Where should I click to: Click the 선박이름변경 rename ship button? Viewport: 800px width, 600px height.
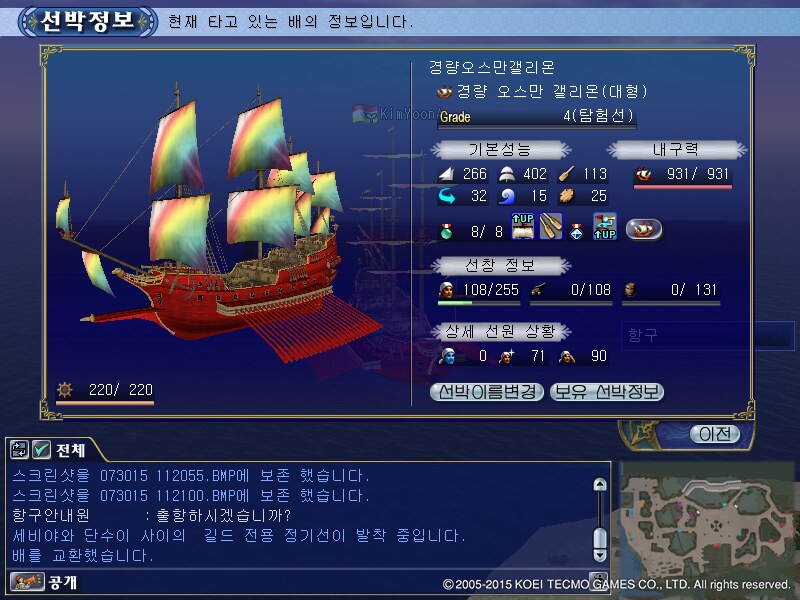click(487, 392)
